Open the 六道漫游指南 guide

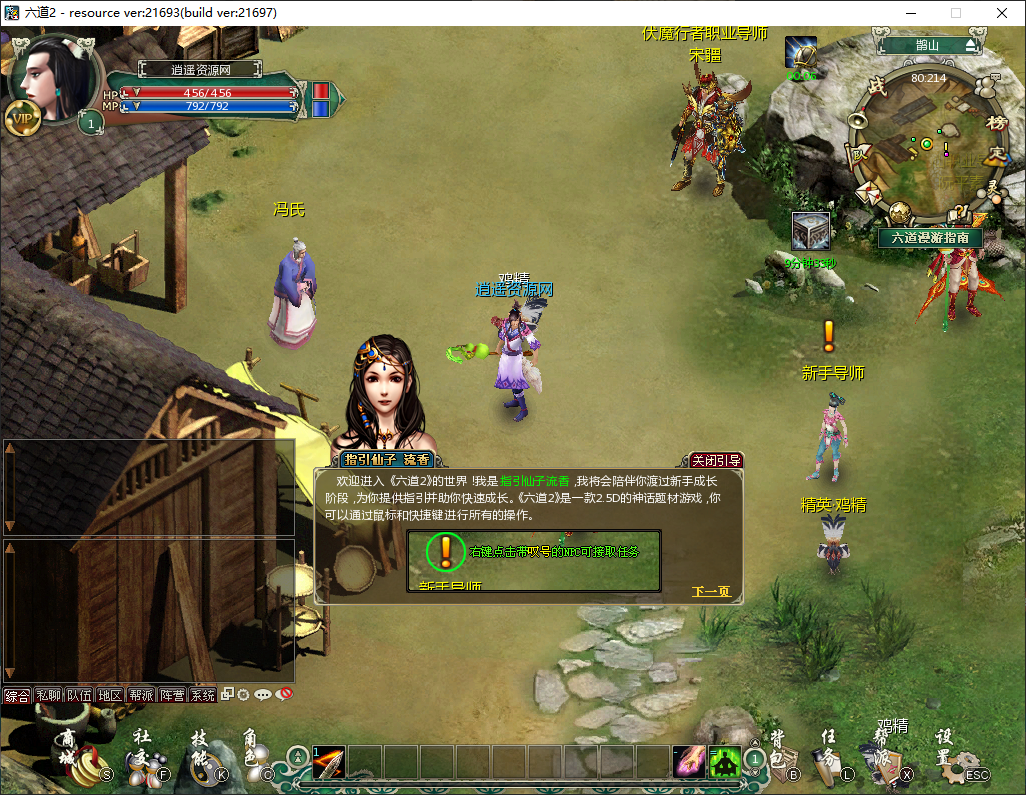930,238
